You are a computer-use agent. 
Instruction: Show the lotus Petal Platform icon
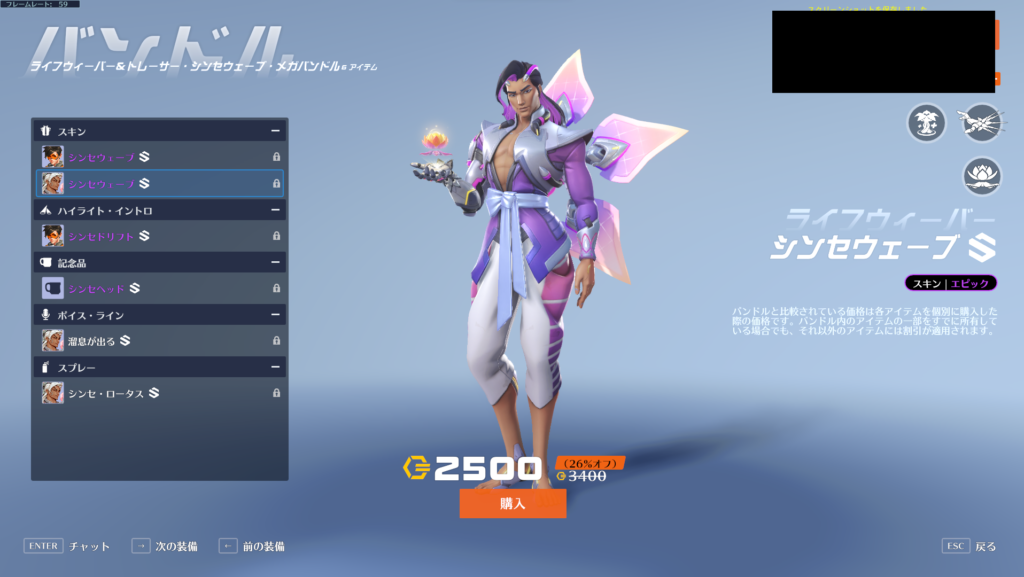coord(982,176)
